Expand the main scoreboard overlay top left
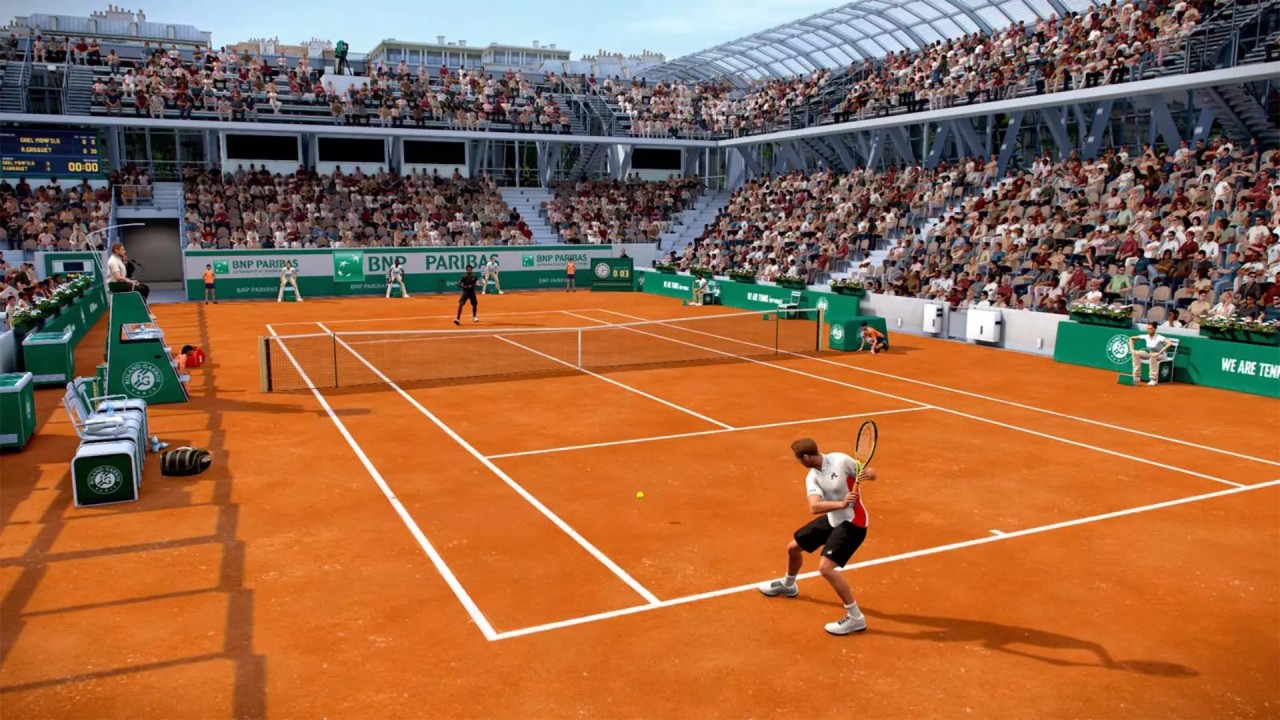The image size is (1280, 720). 50,150
